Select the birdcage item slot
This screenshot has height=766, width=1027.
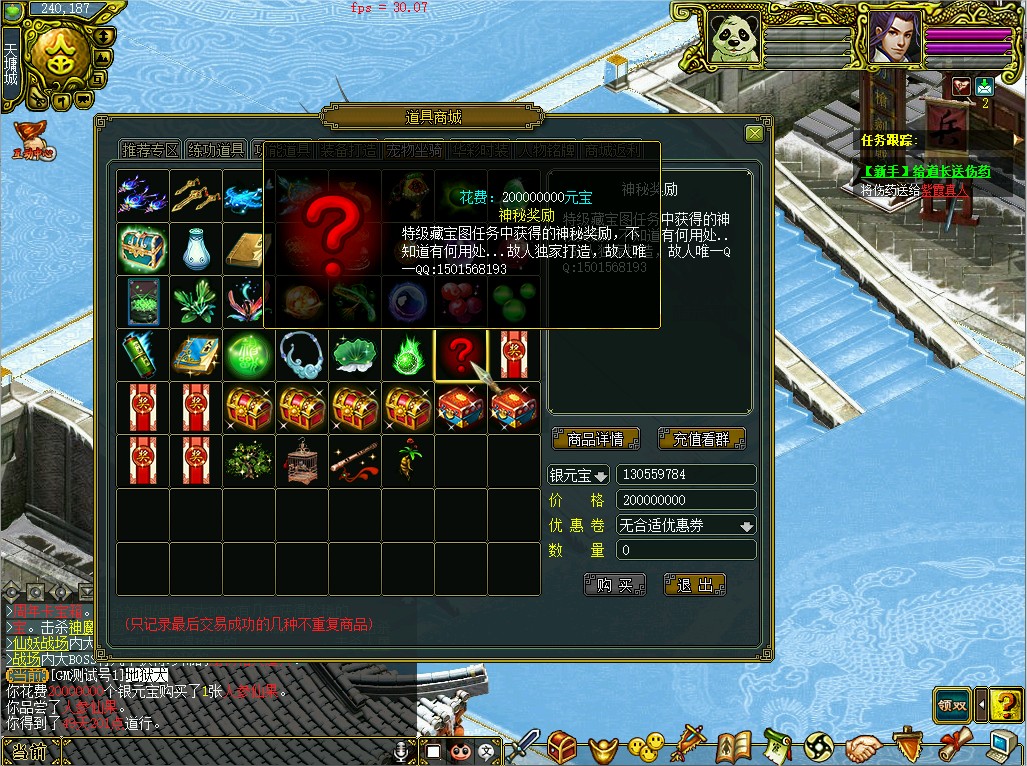tap(301, 460)
